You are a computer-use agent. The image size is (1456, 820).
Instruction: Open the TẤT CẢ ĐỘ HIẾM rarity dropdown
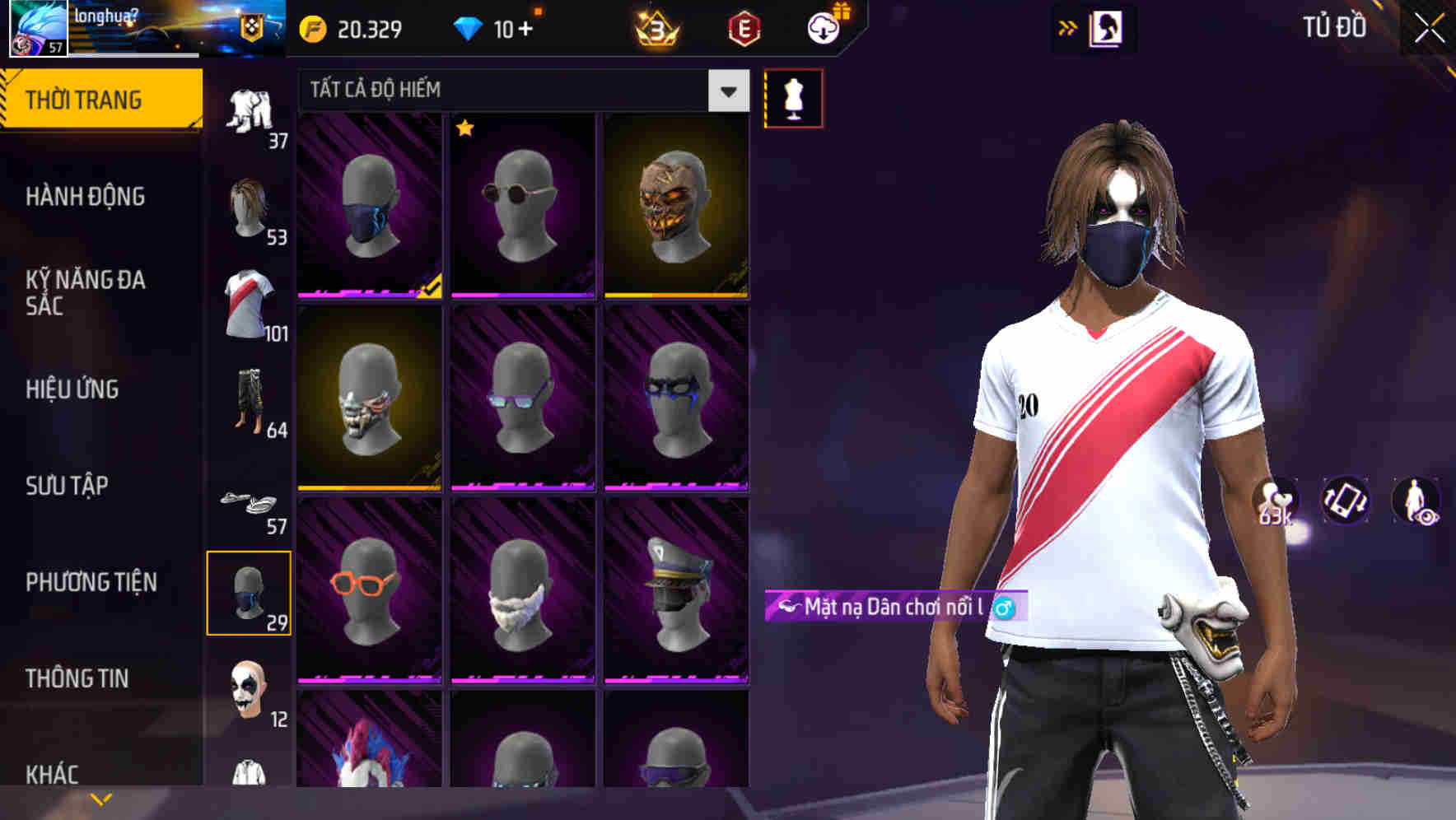(x=727, y=91)
